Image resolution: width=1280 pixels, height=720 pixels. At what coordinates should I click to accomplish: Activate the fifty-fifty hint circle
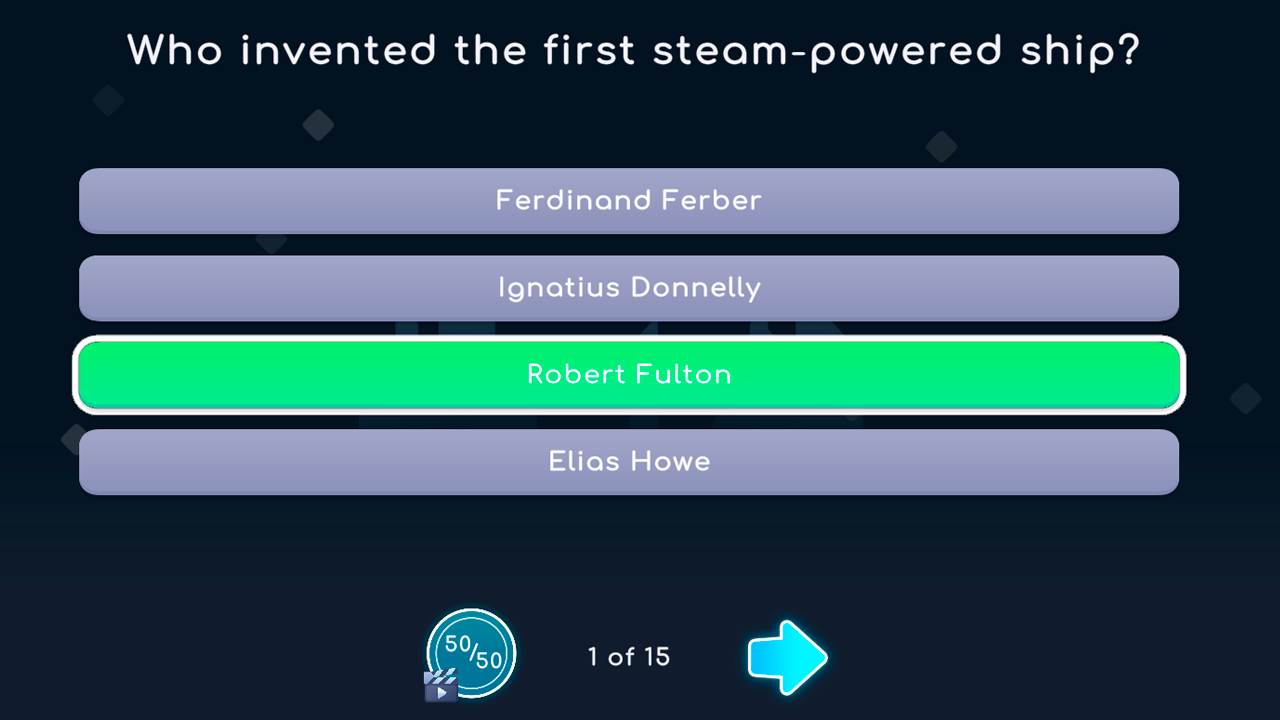[470, 650]
